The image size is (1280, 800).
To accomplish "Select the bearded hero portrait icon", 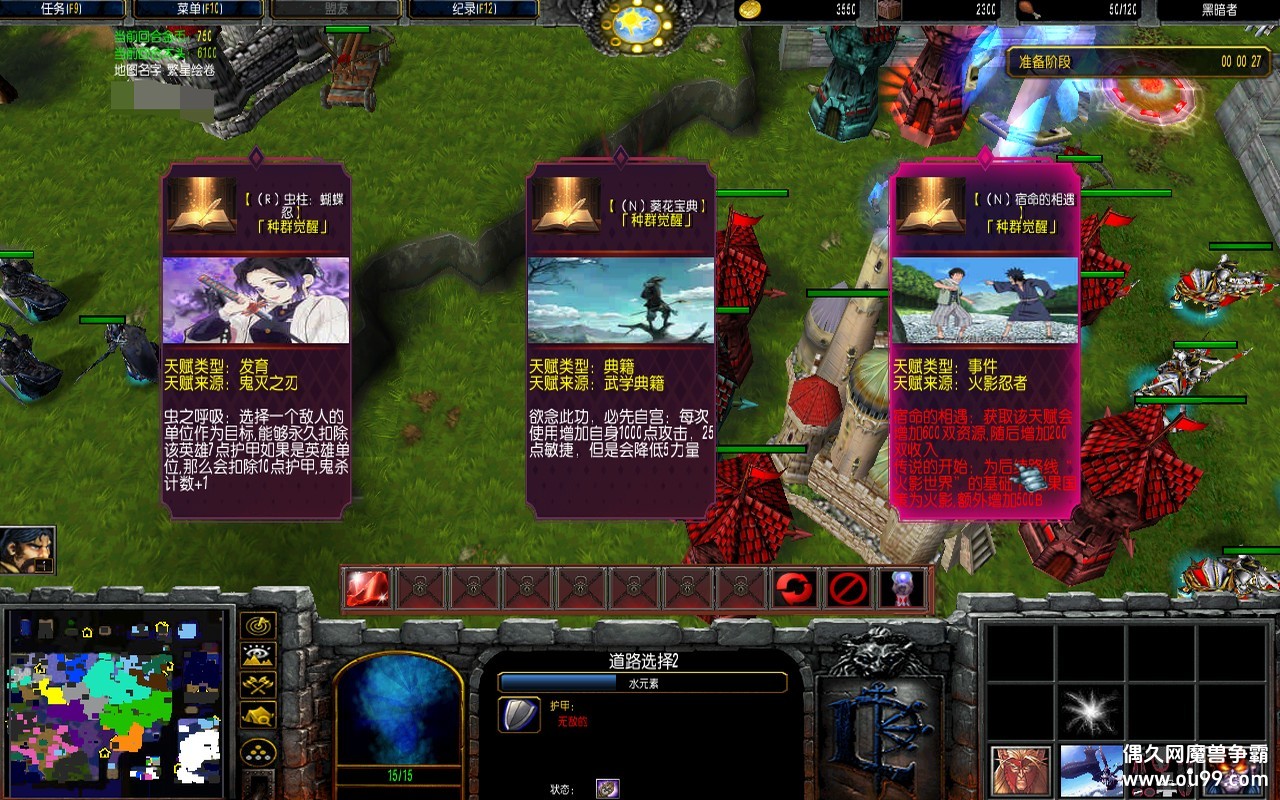I will click(27, 549).
